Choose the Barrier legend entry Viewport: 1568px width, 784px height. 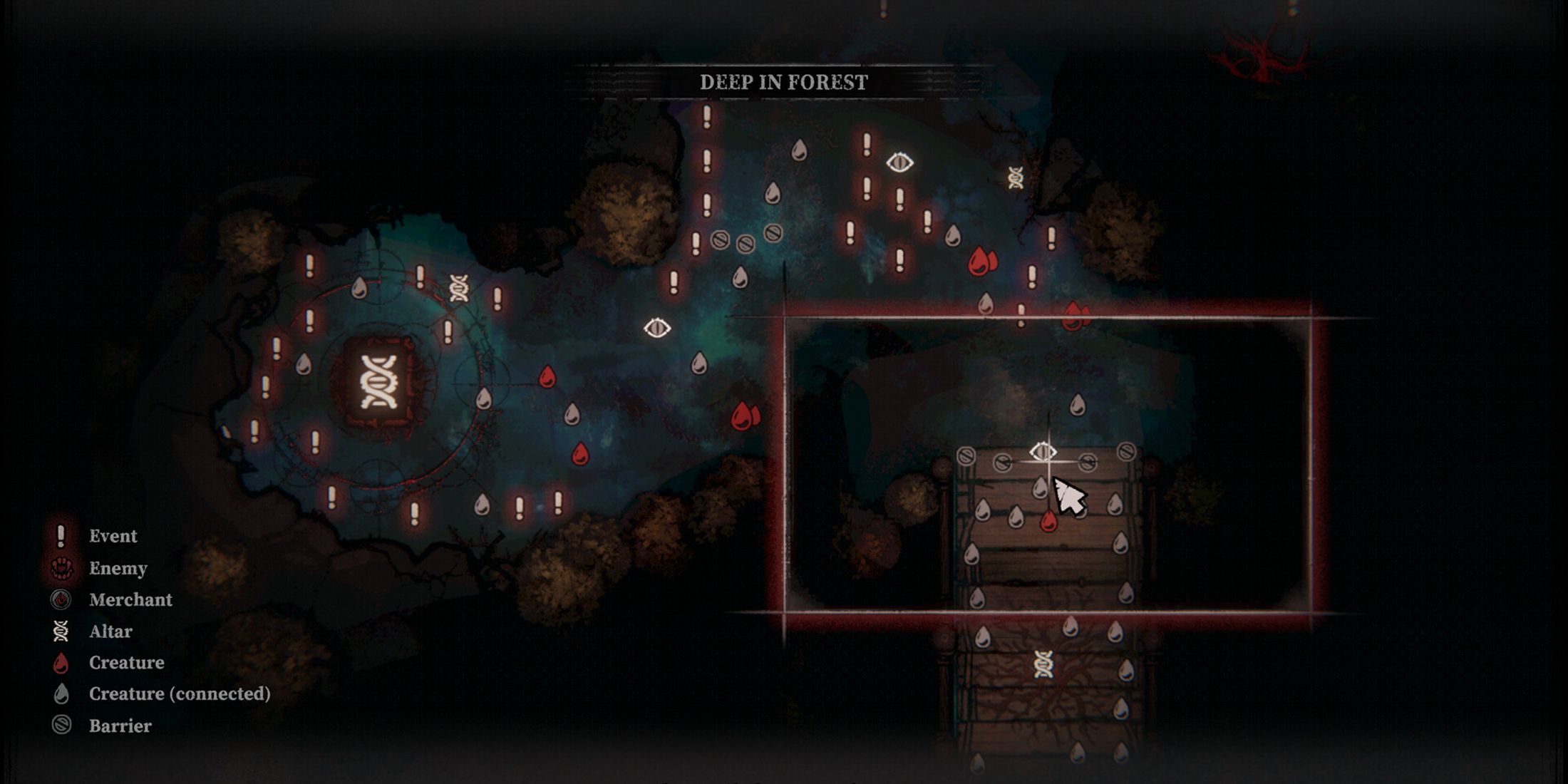point(120,726)
